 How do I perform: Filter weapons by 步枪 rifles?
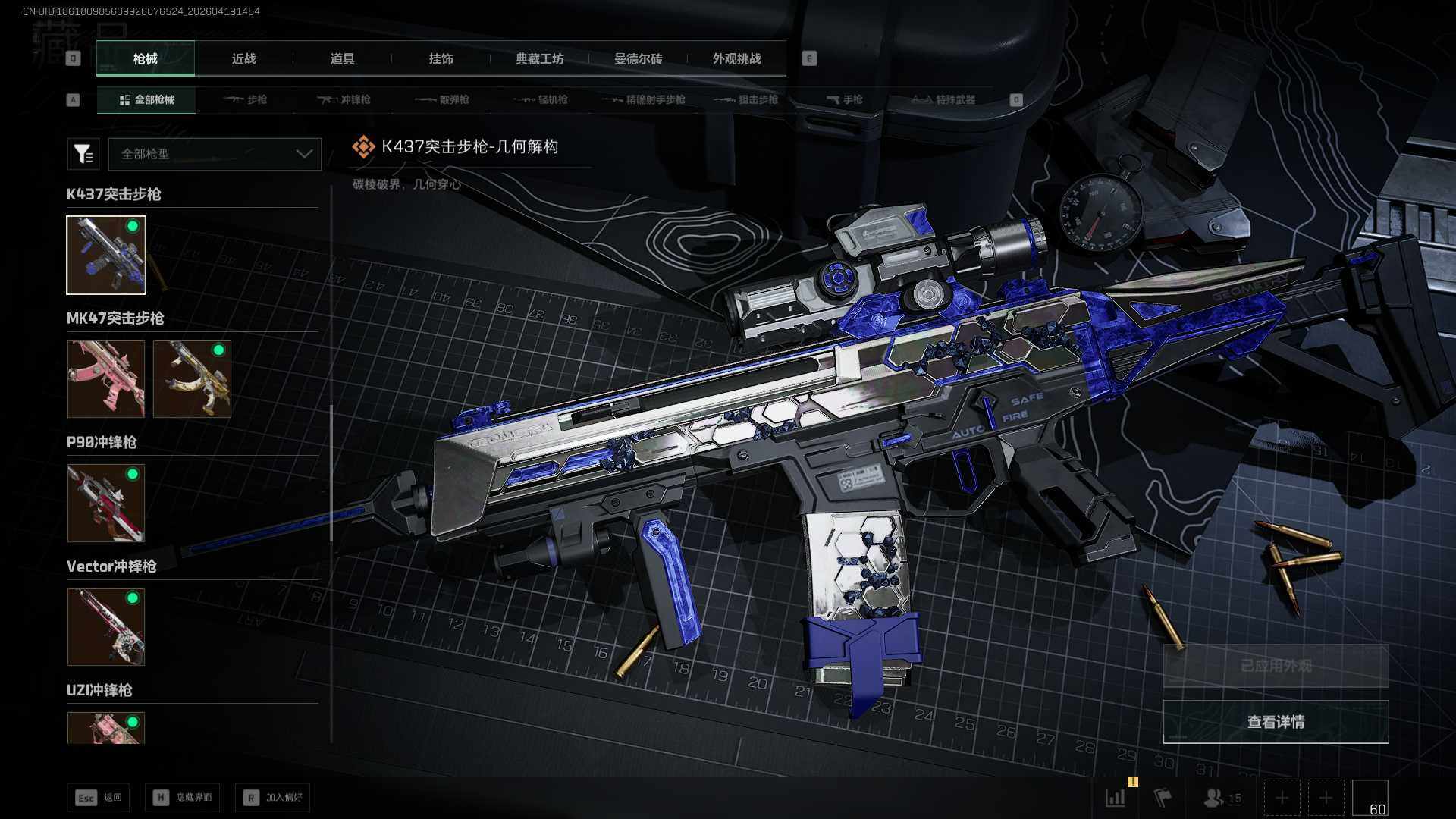tap(246, 99)
